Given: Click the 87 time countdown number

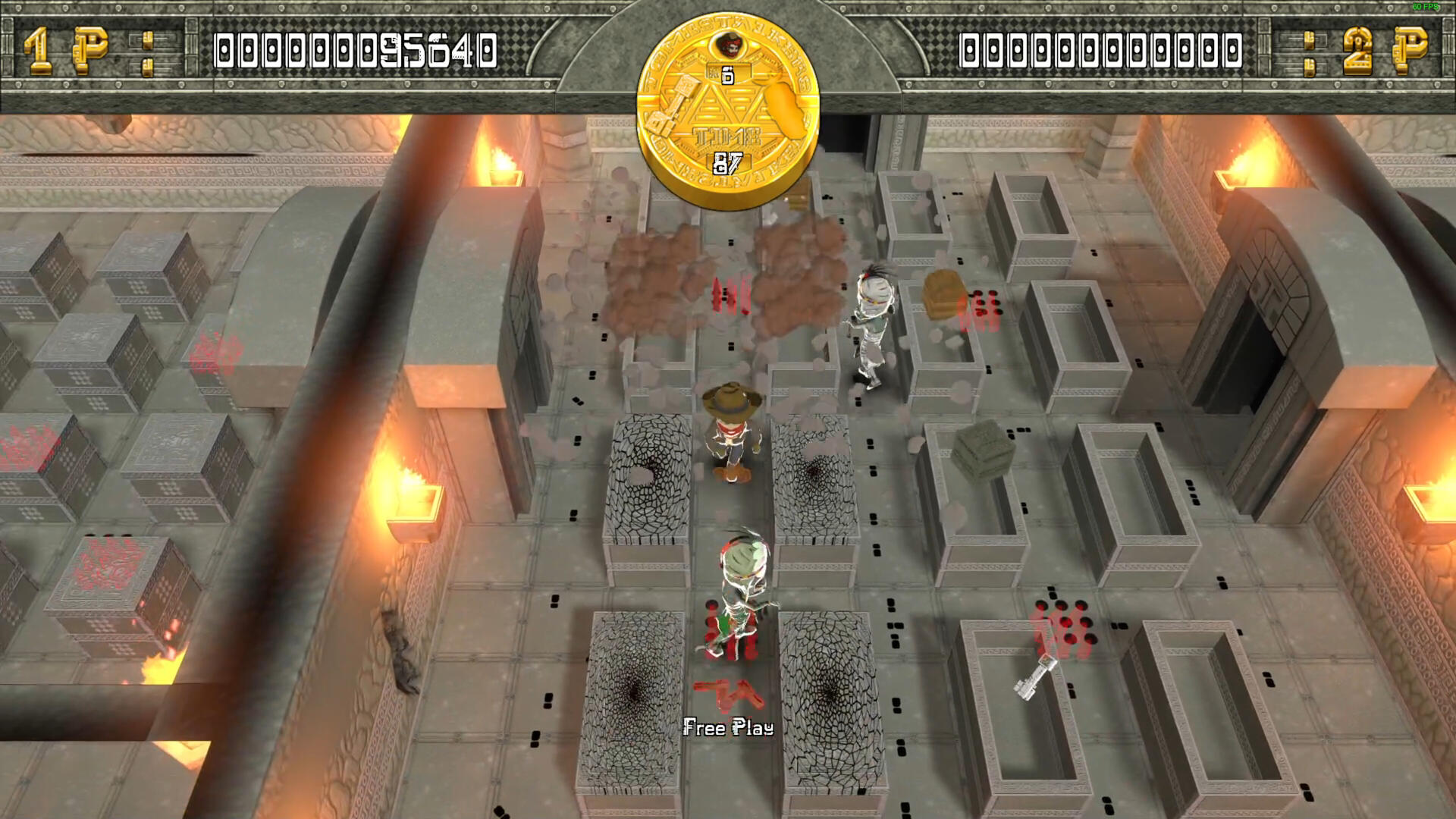Looking at the screenshot, I should tap(726, 162).
